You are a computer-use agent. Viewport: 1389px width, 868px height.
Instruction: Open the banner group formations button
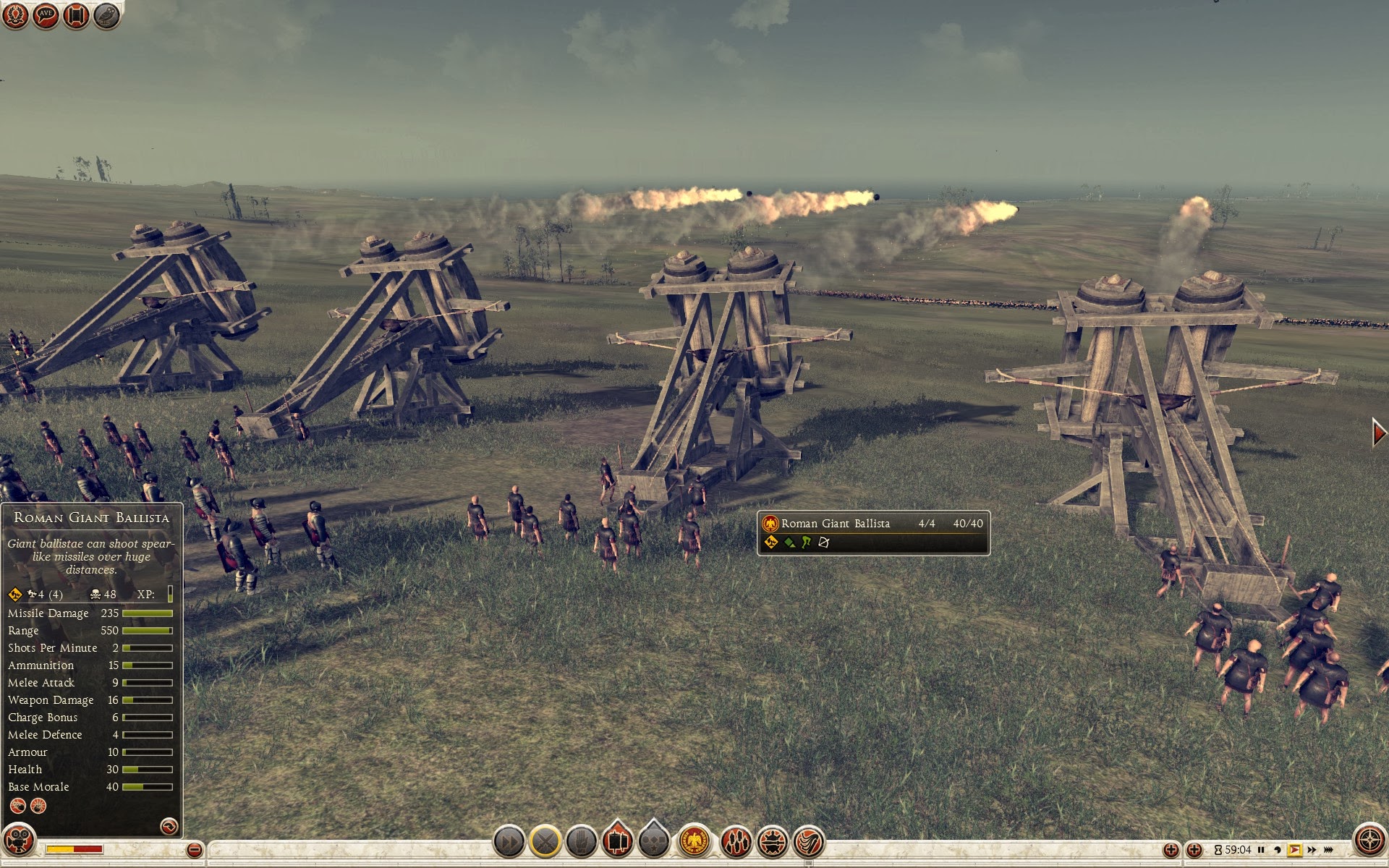tap(617, 840)
